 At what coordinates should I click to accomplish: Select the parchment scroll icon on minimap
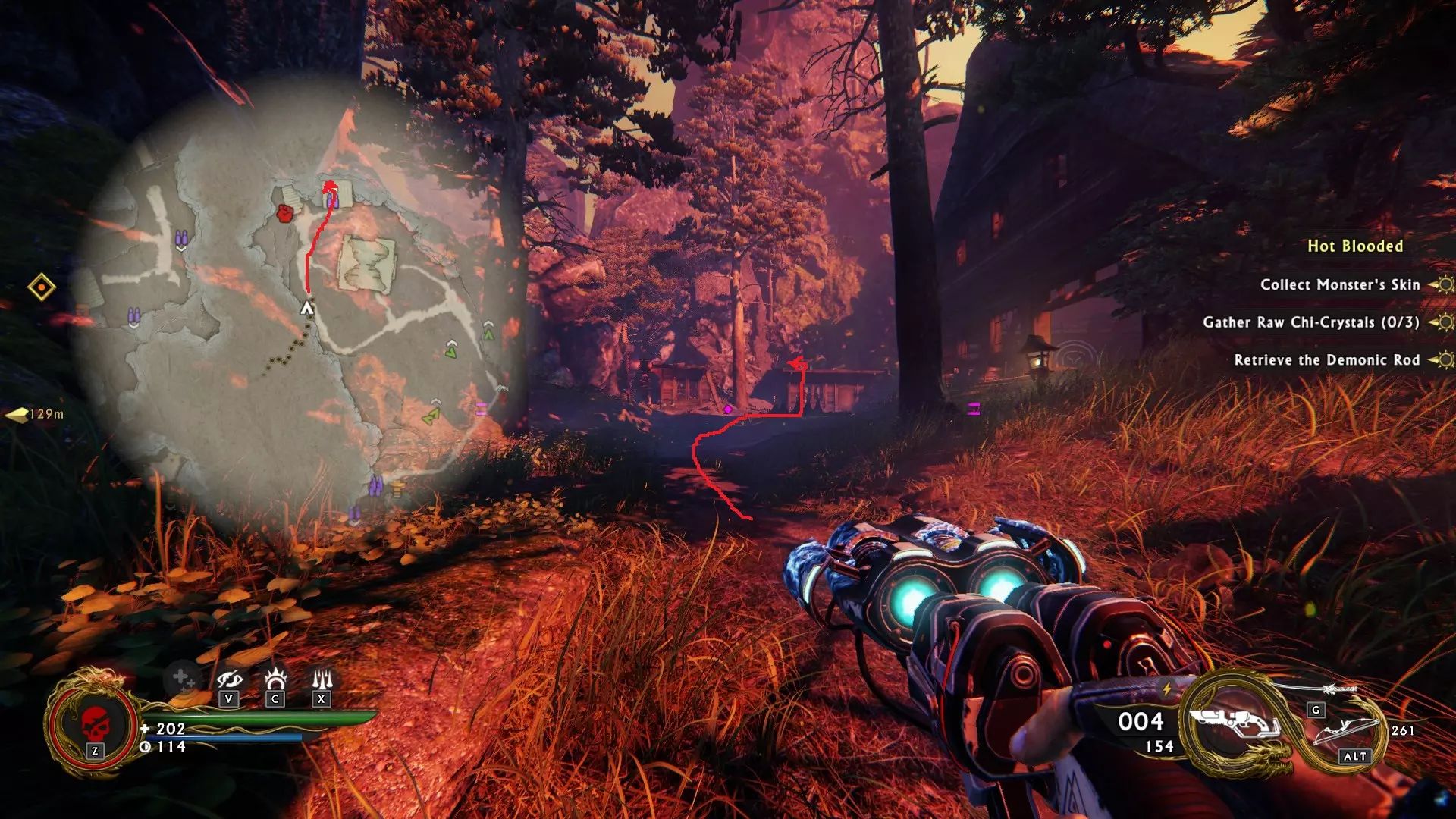coord(367,263)
